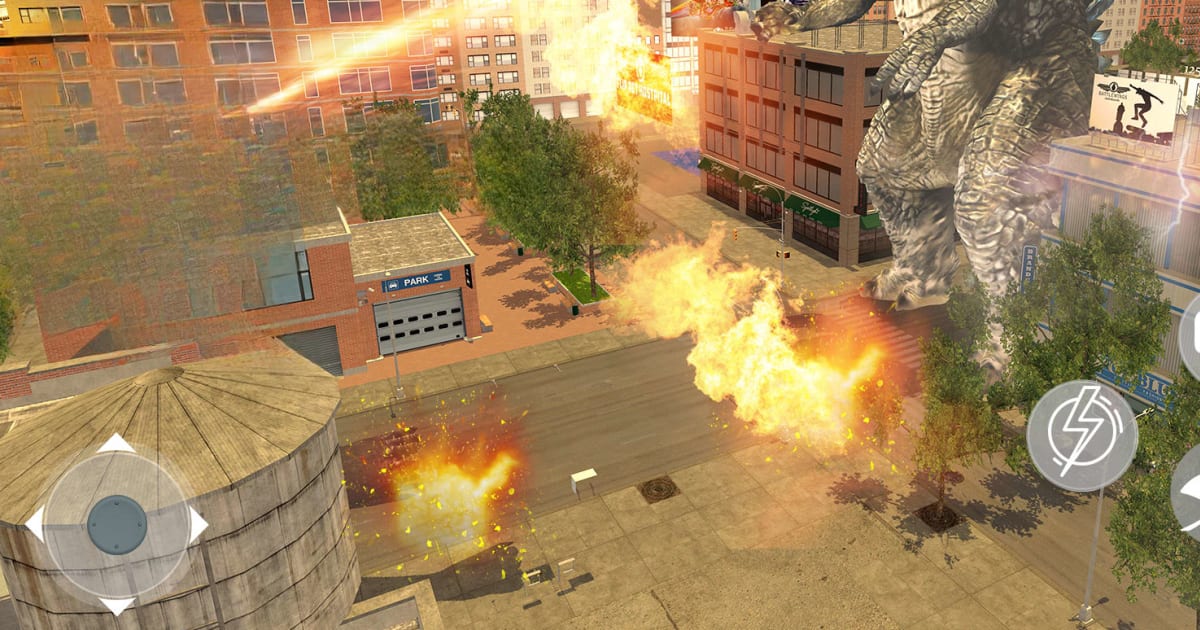1200x630 pixels.
Task: Activate the lightning bolt attack button
Action: point(1082,435)
